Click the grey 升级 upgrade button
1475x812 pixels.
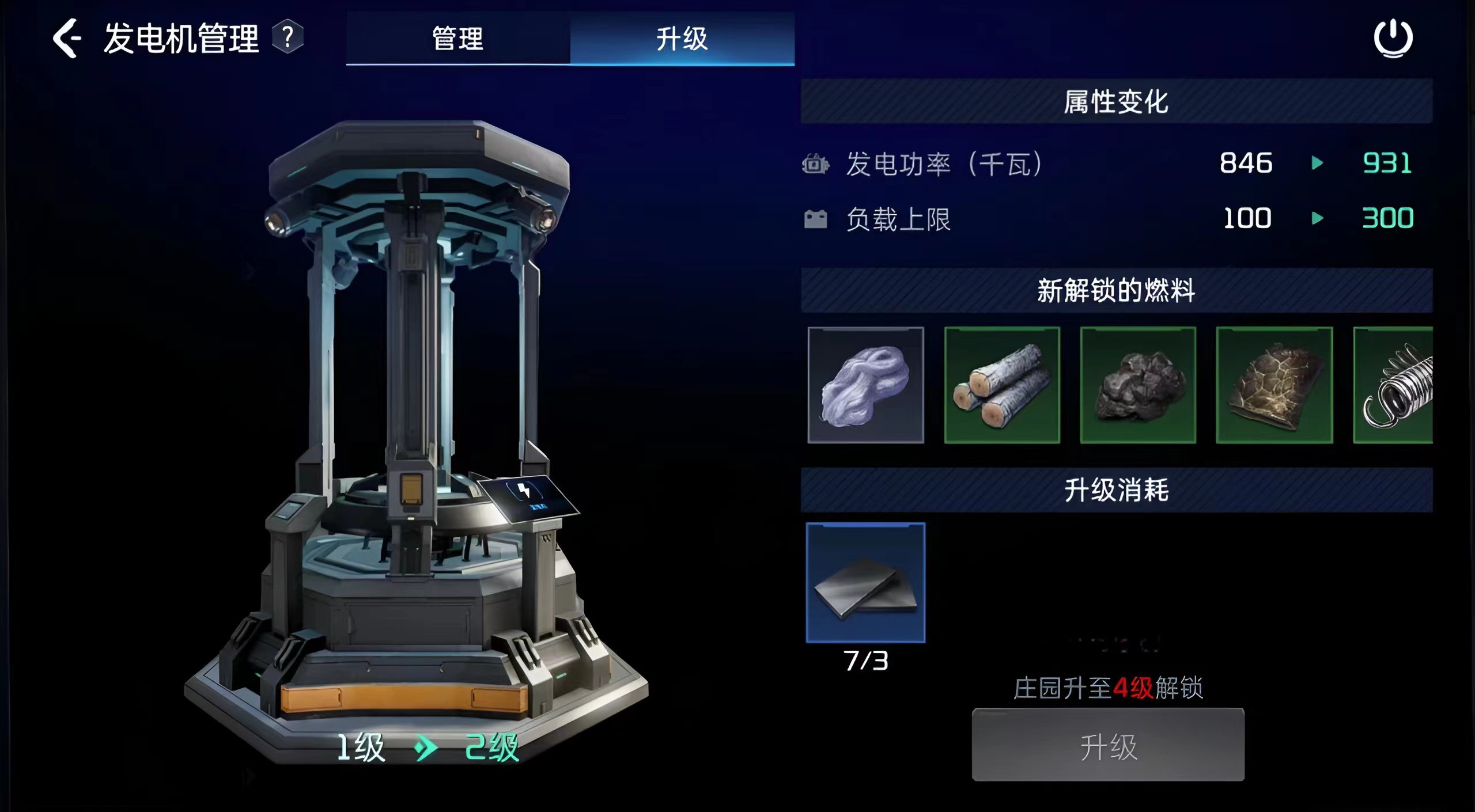[1108, 745]
